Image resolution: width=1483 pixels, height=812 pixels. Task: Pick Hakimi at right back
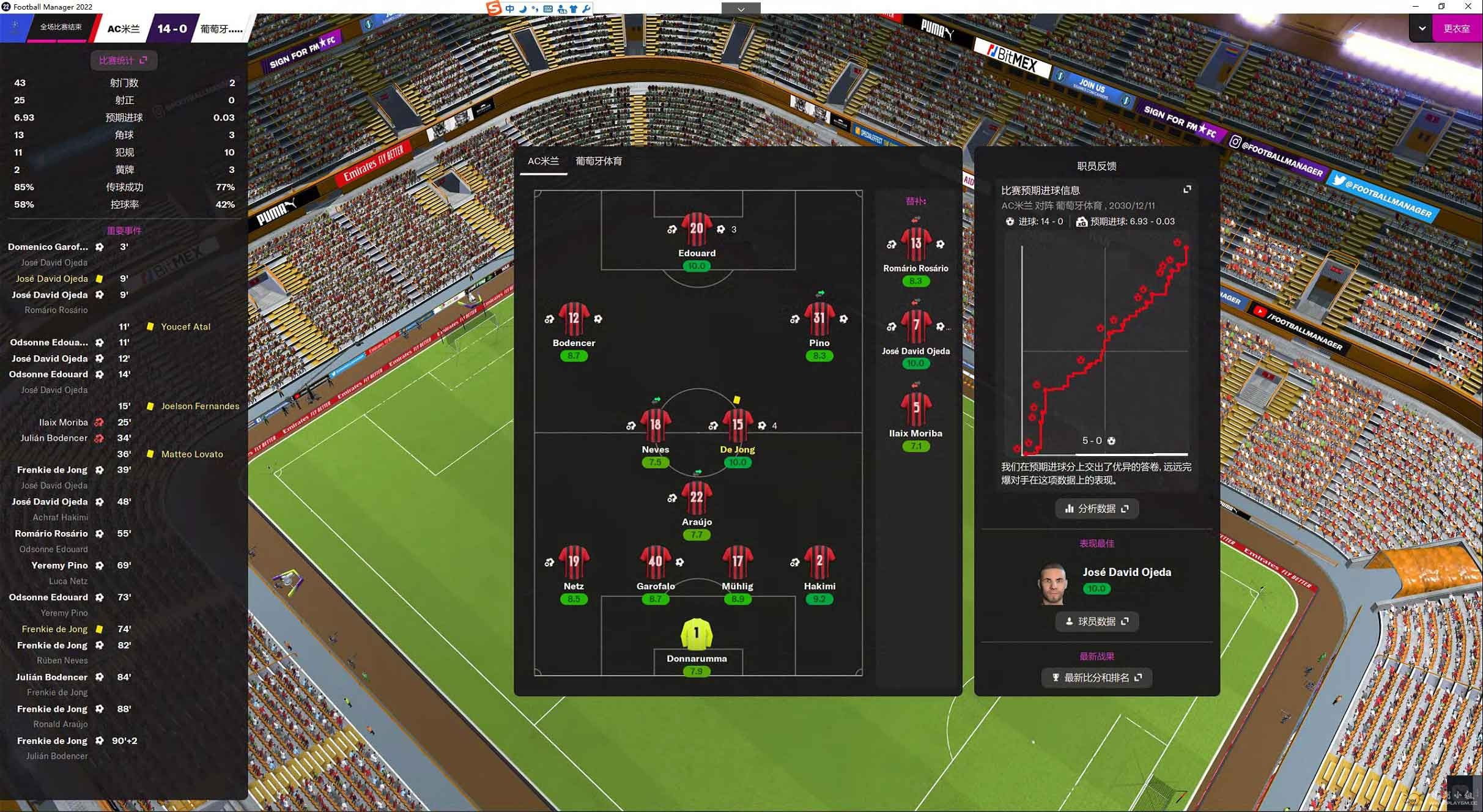(x=819, y=563)
